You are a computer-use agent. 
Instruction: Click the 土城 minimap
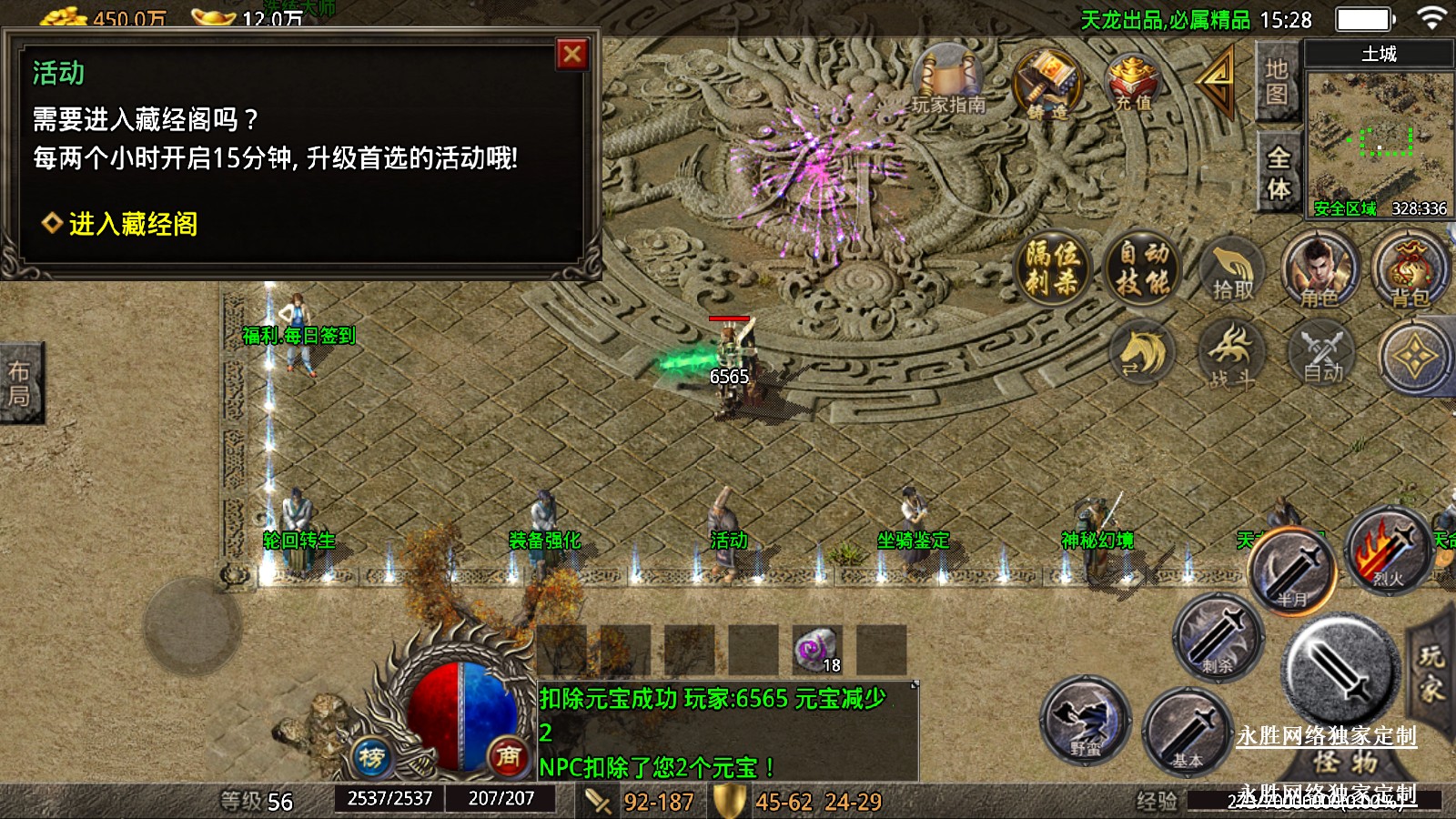[1378, 136]
